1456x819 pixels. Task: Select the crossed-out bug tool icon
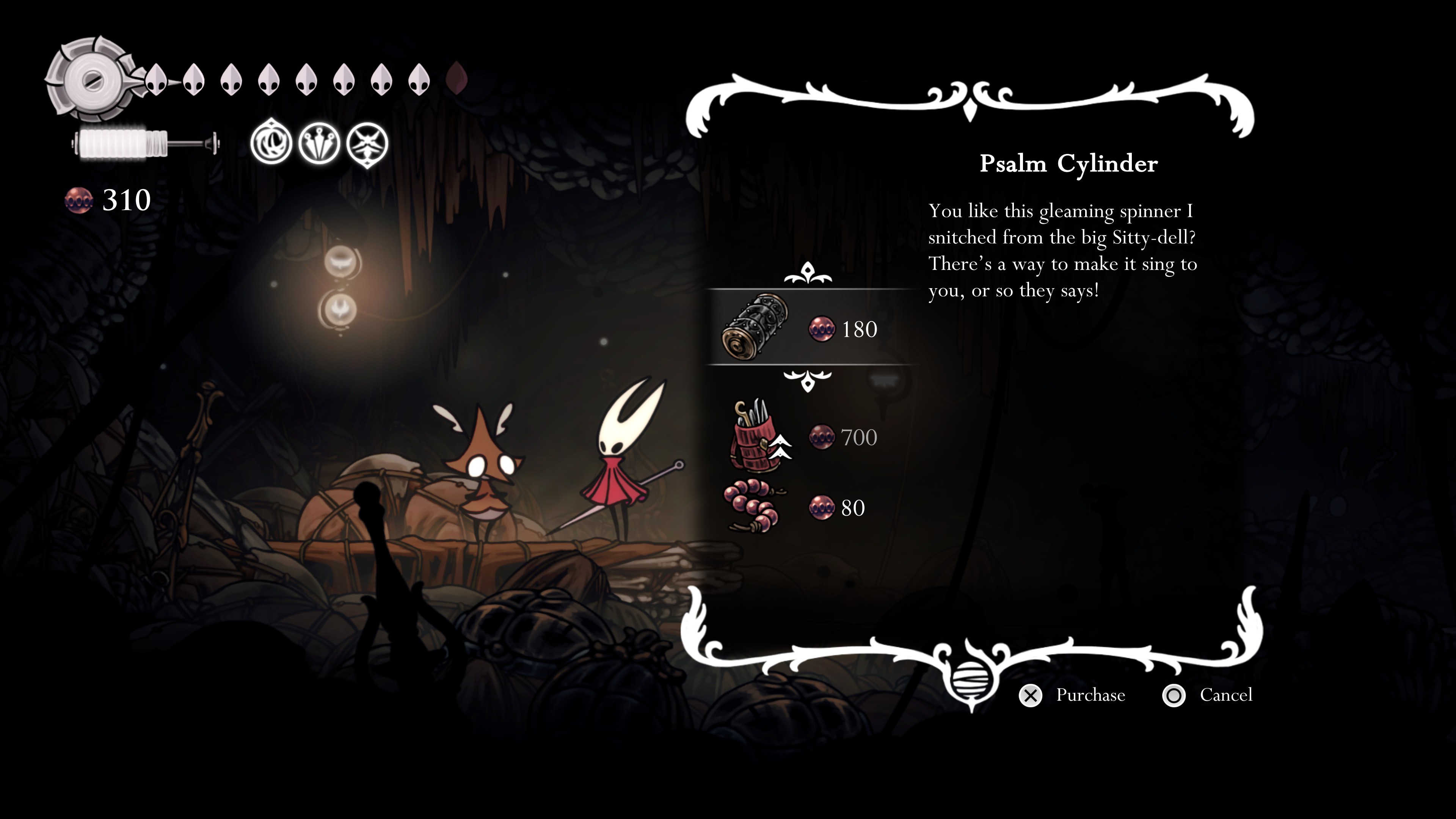pyautogui.click(x=367, y=144)
